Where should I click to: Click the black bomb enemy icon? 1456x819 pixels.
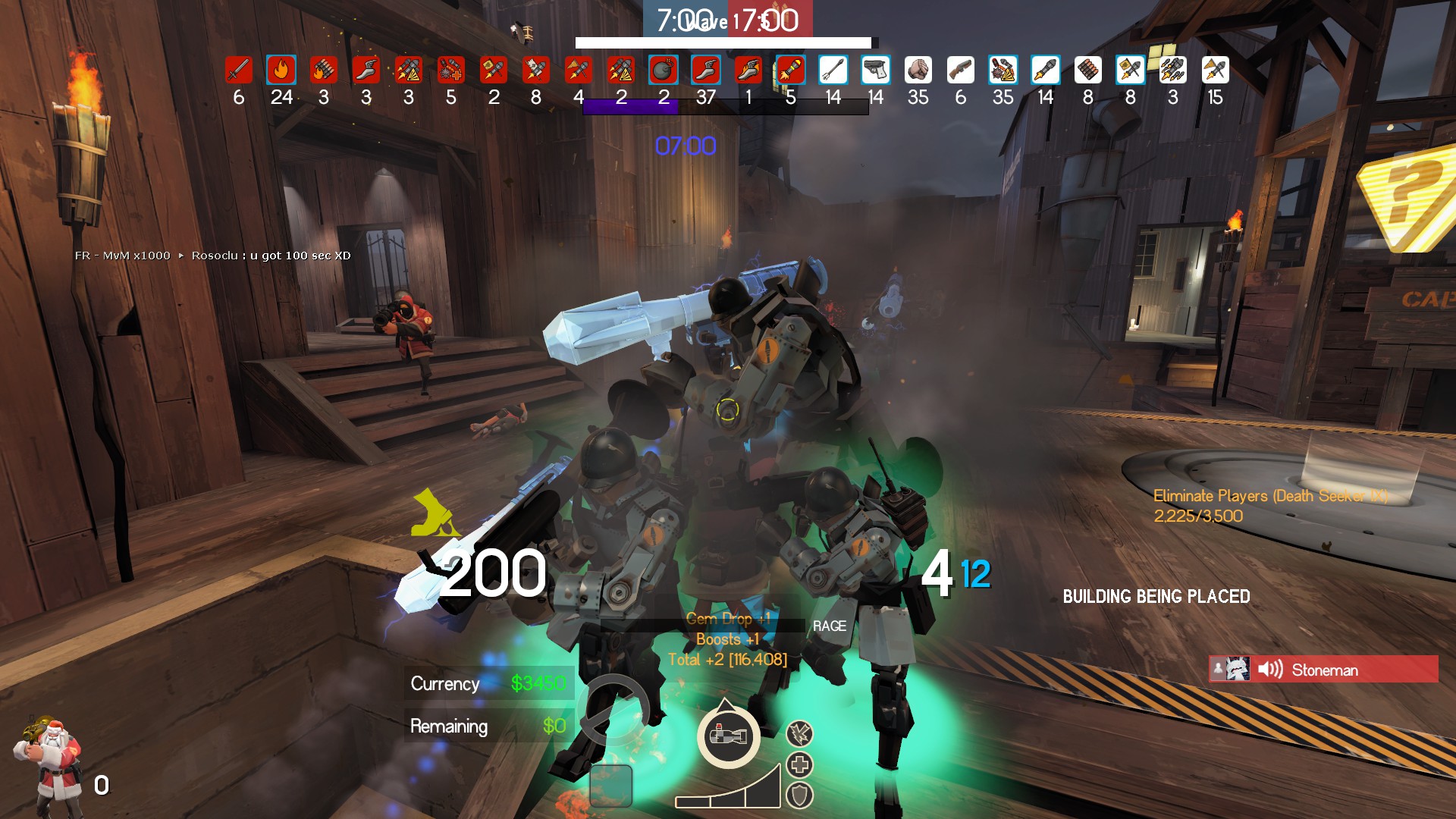663,71
